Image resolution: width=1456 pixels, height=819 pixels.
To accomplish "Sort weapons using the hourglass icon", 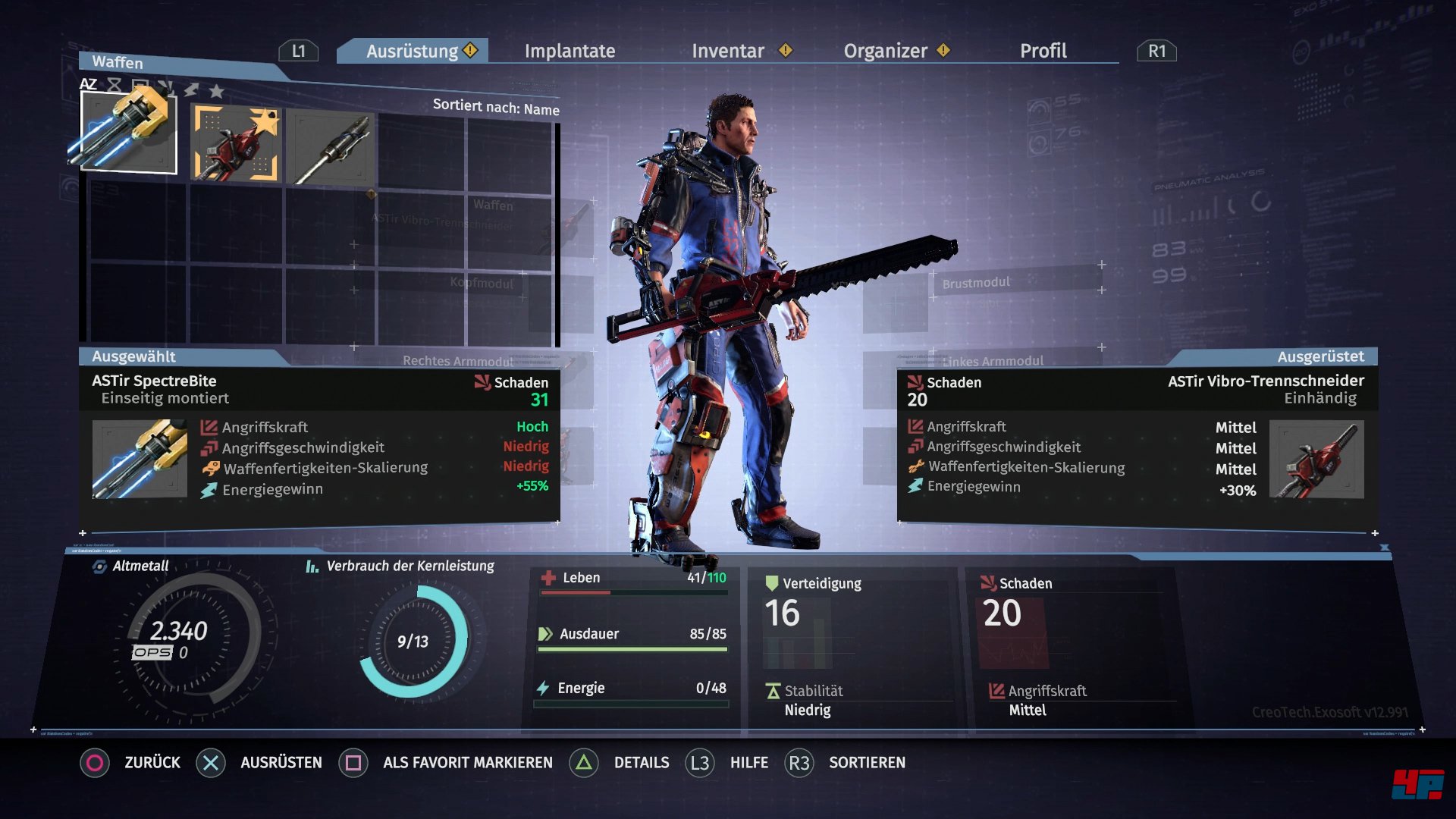I will coord(115,85).
